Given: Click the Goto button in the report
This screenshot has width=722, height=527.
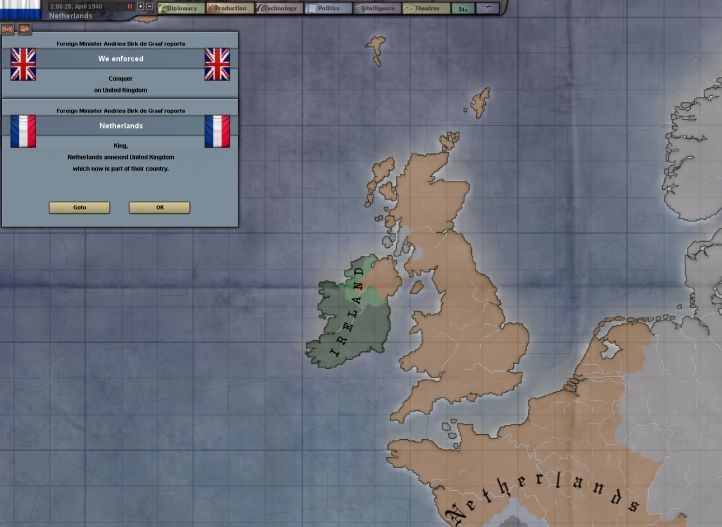Looking at the screenshot, I should coord(79,207).
